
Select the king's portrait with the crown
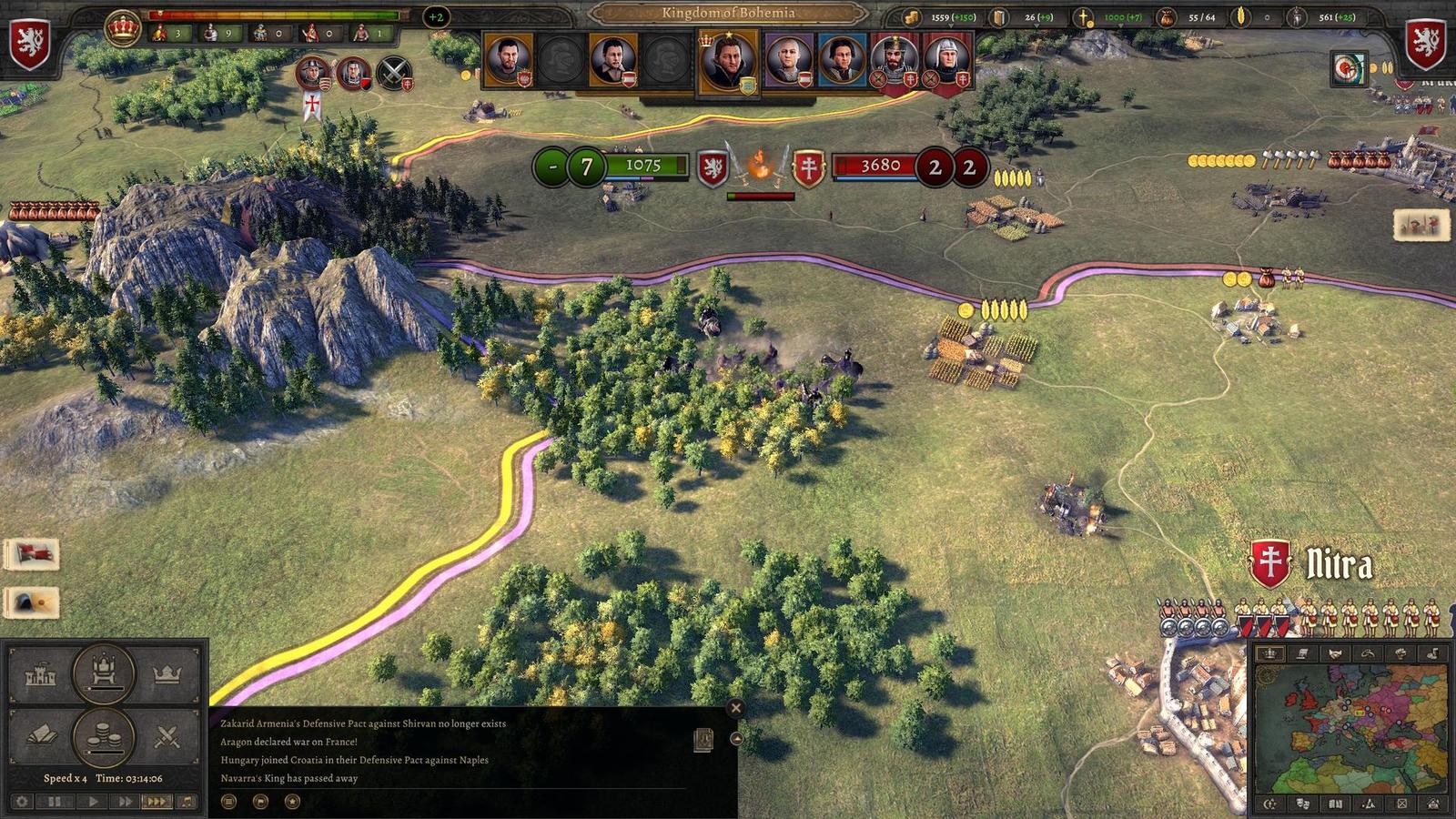pyautogui.click(x=727, y=59)
